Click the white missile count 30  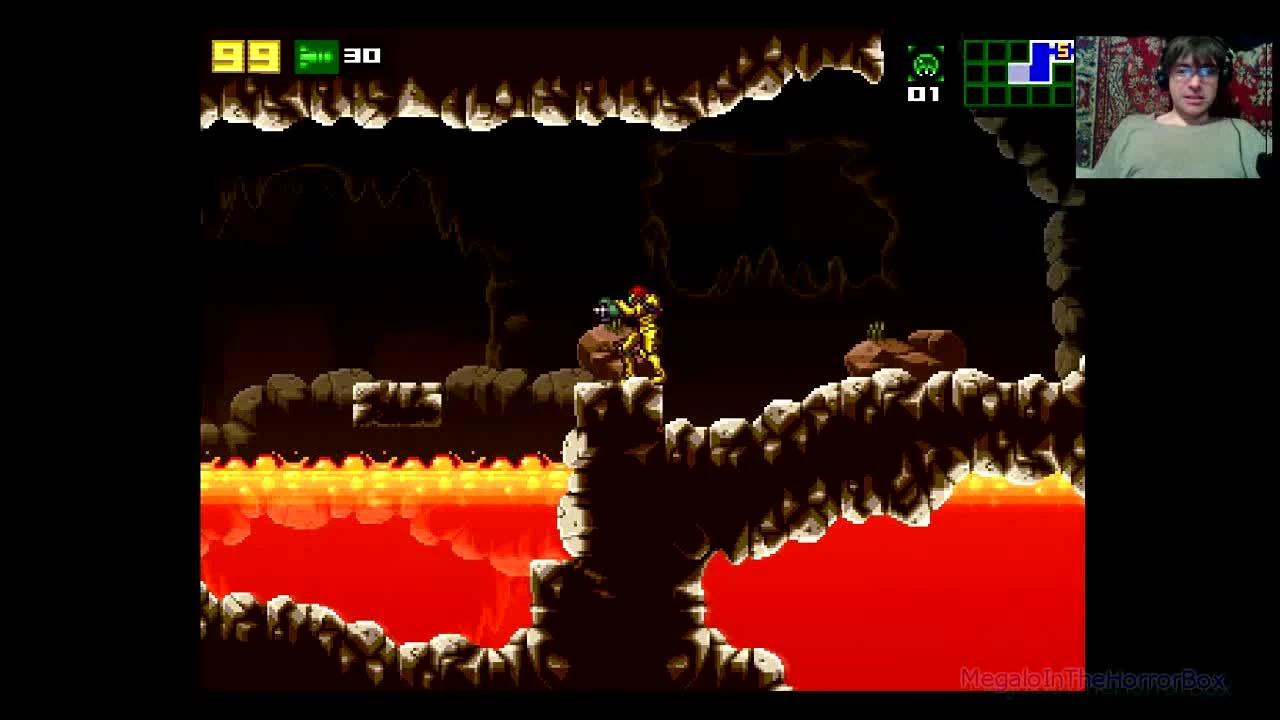pos(361,56)
